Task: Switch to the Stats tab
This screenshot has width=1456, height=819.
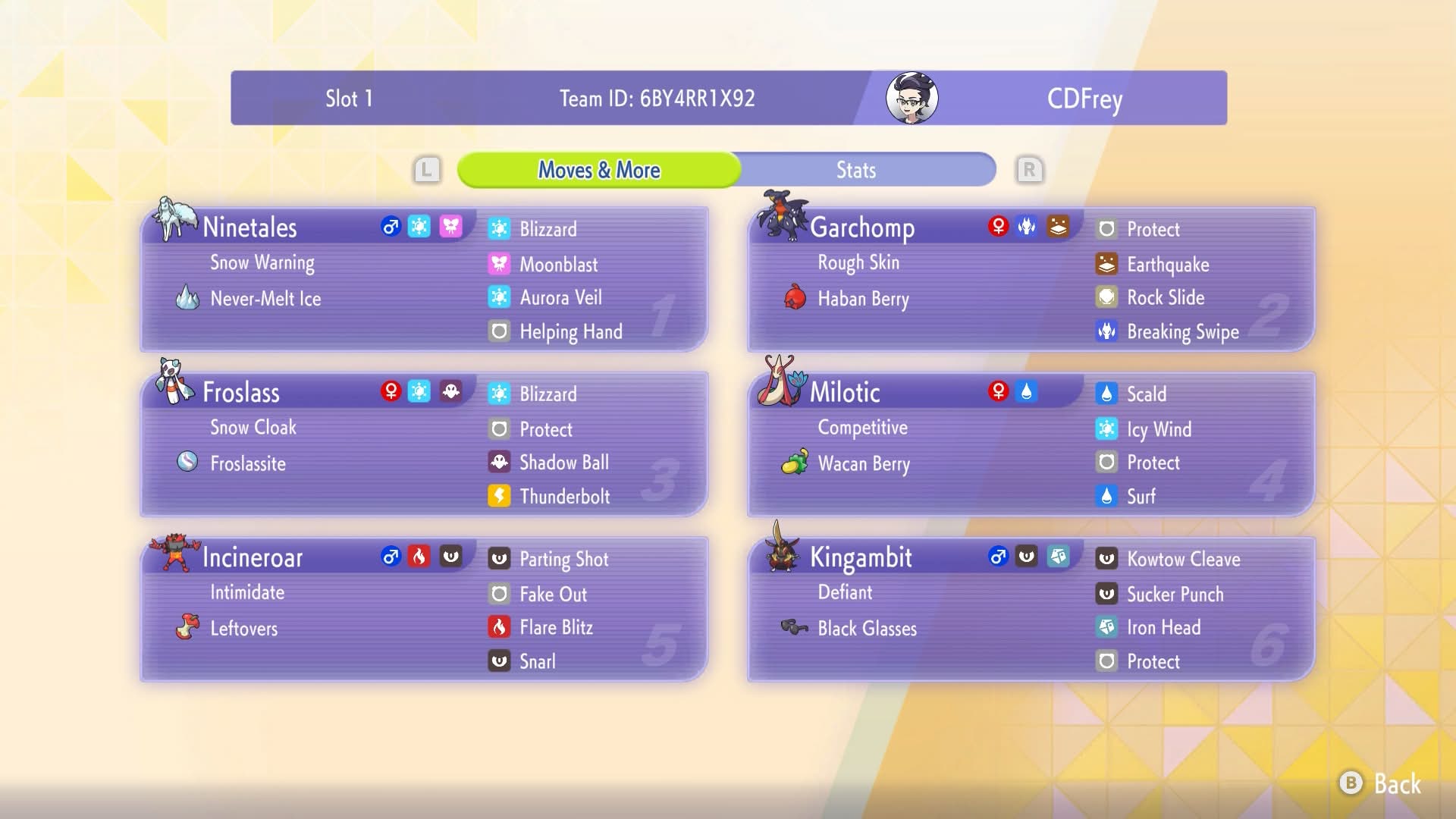Action: tap(856, 170)
